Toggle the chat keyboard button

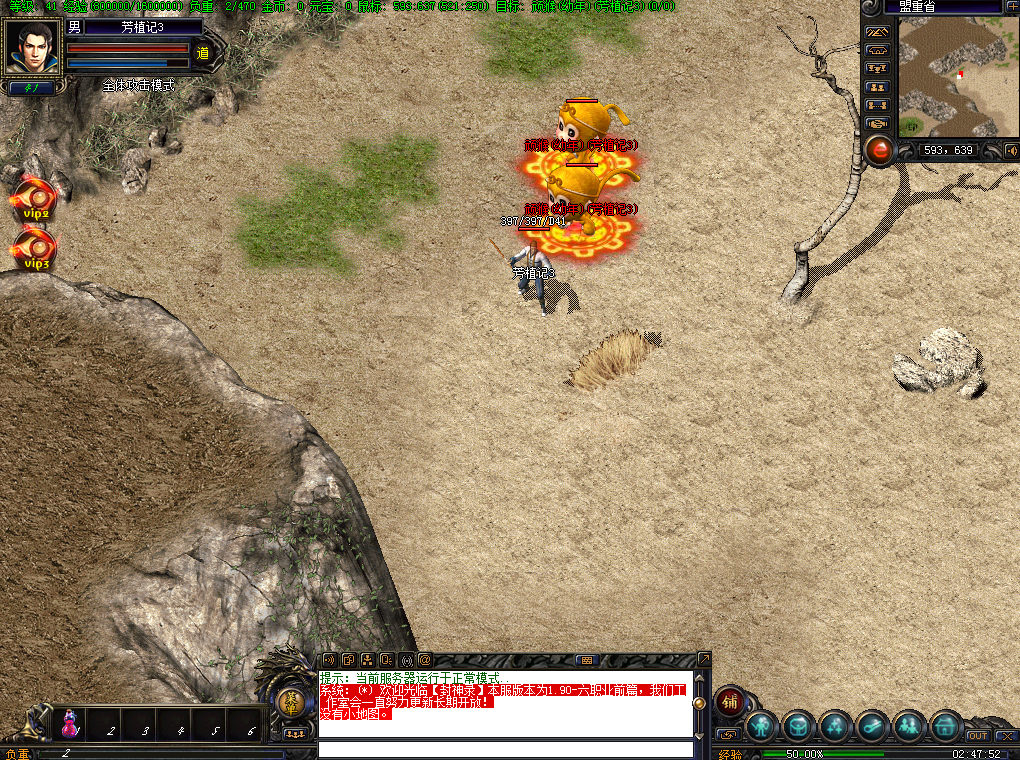(x=586, y=660)
